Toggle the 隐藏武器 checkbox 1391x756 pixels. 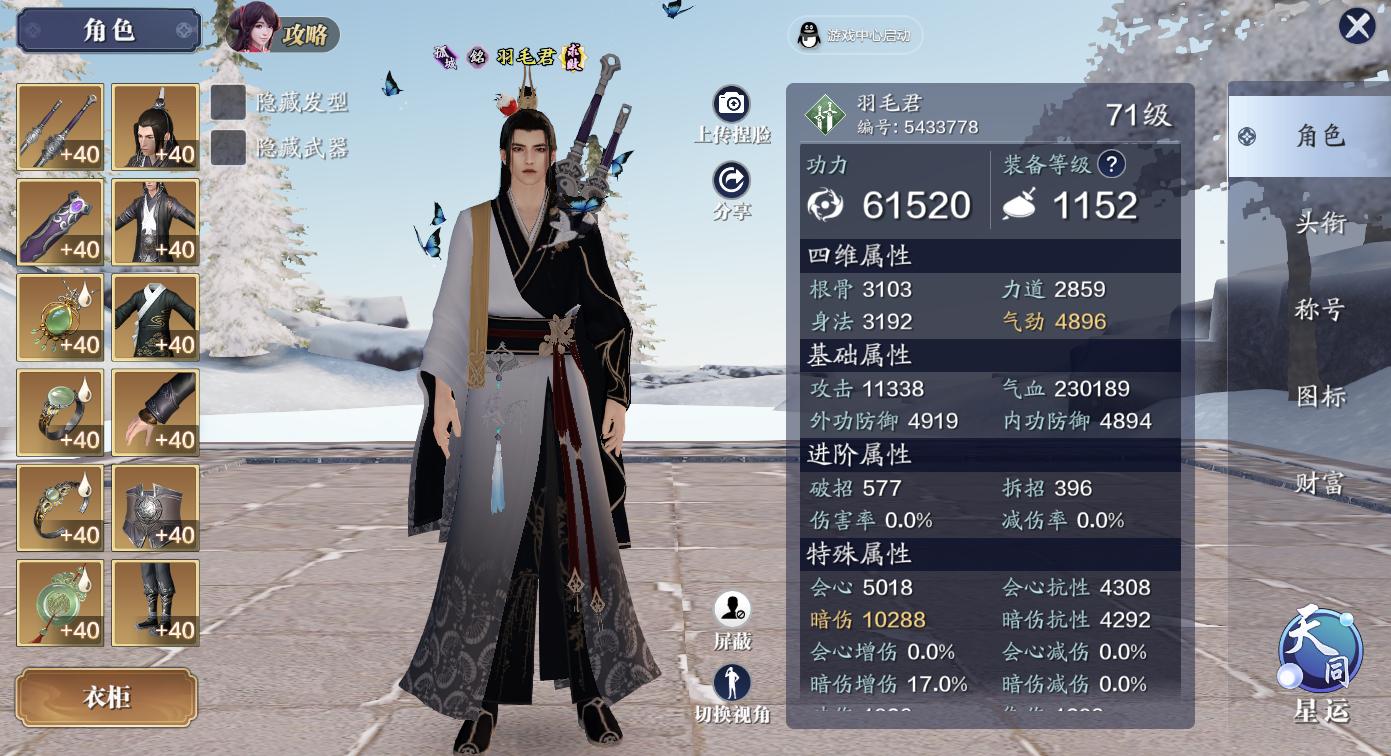point(229,148)
